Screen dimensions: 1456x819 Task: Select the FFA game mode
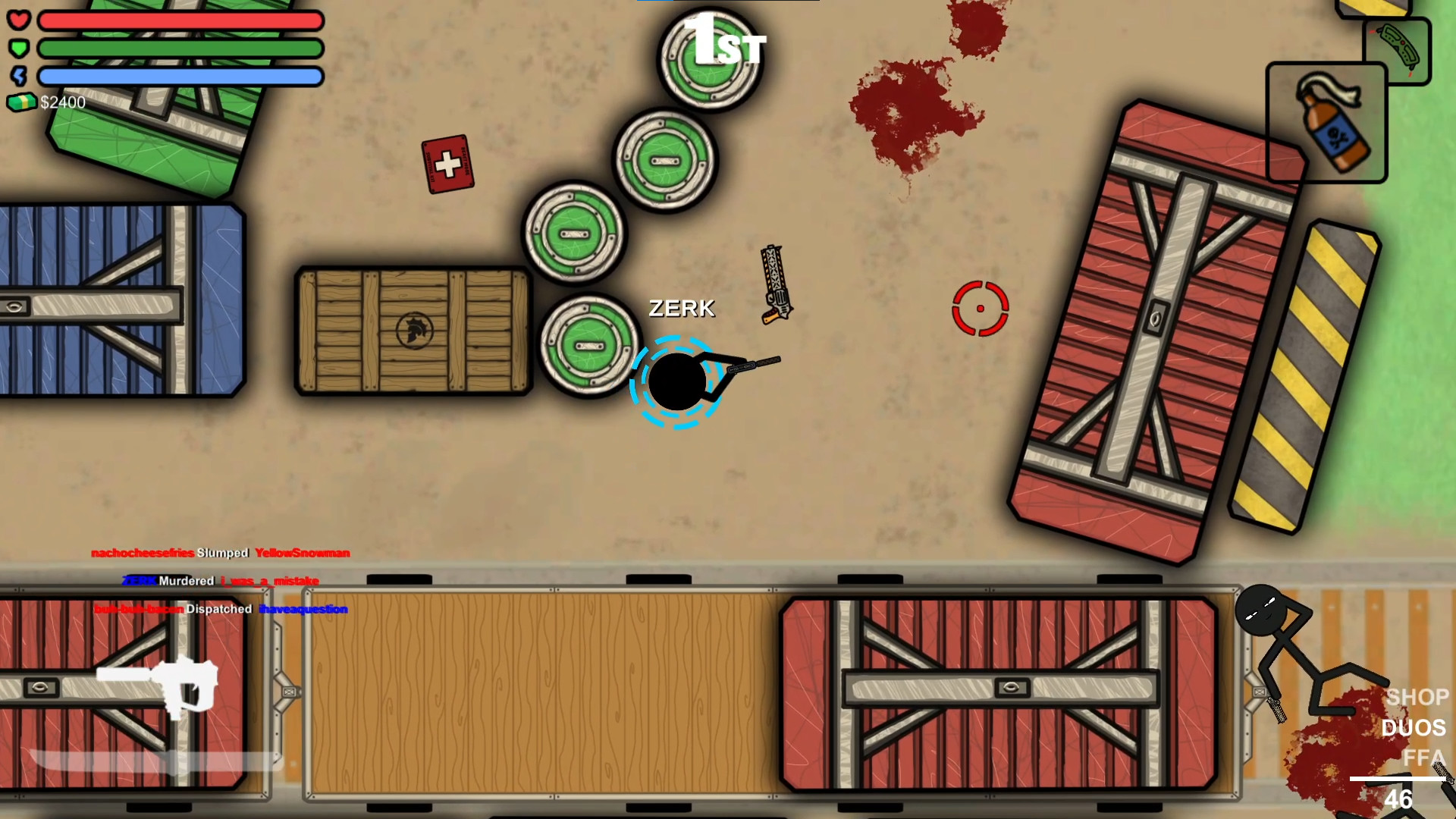1425,754
